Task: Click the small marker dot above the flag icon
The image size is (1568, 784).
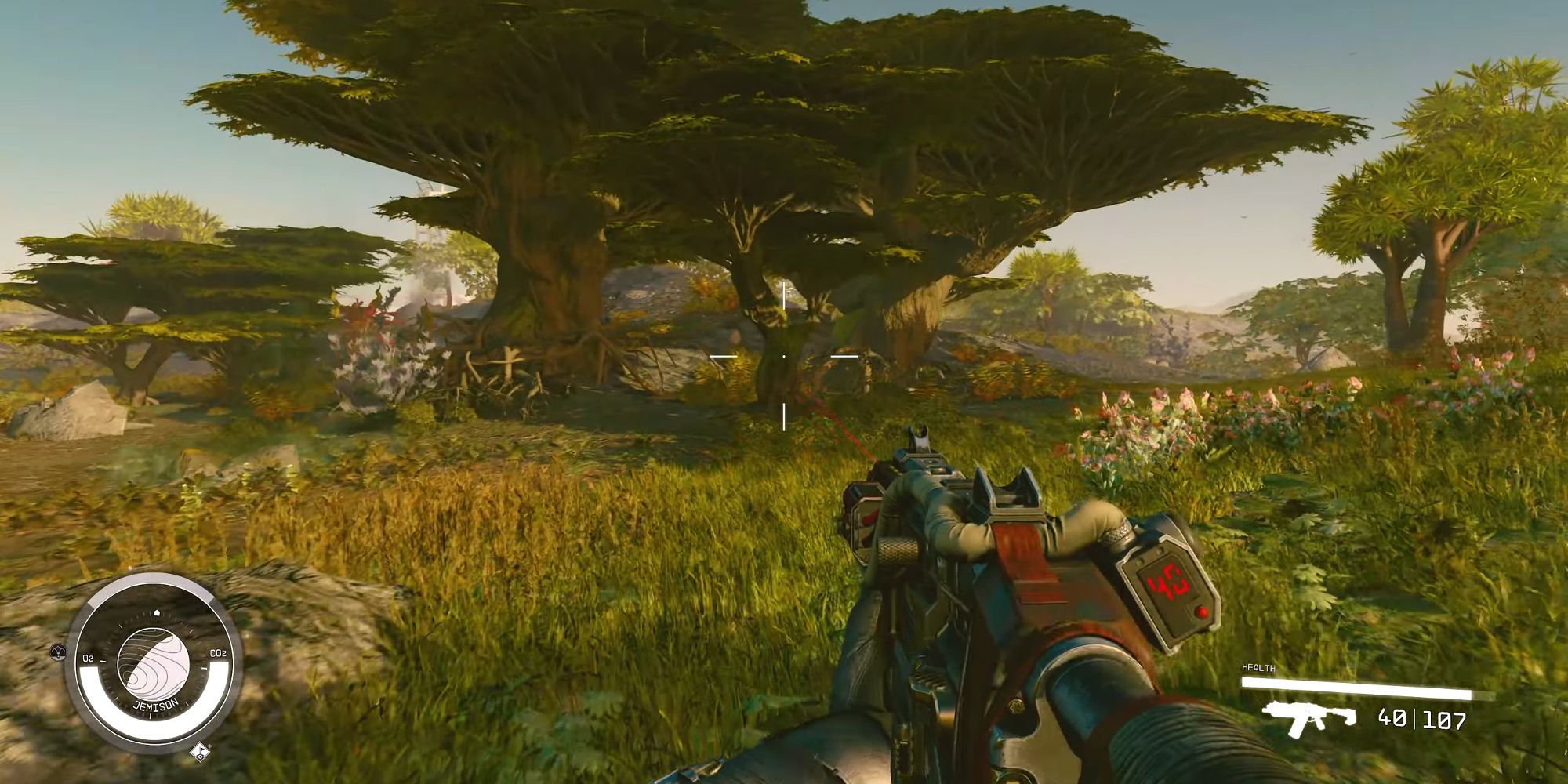Action: [209, 745]
